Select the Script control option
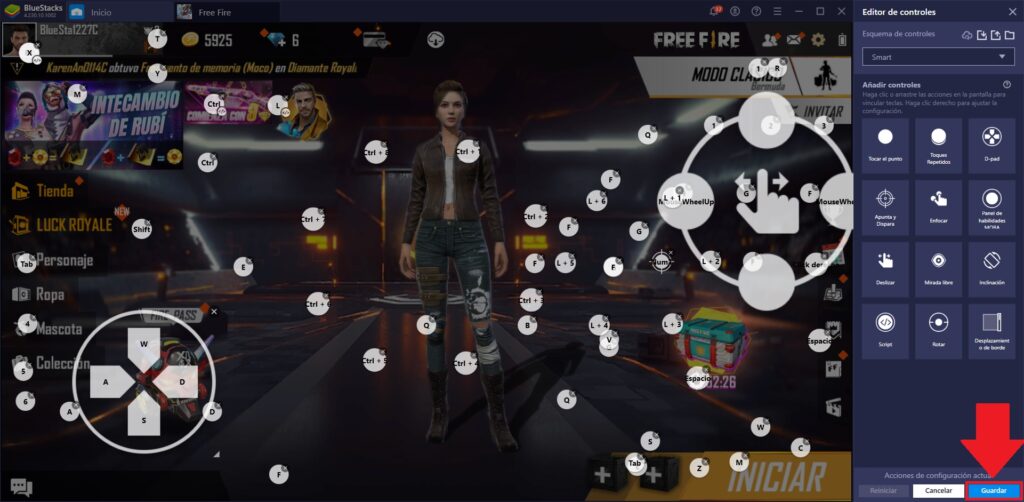 pos(884,328)
